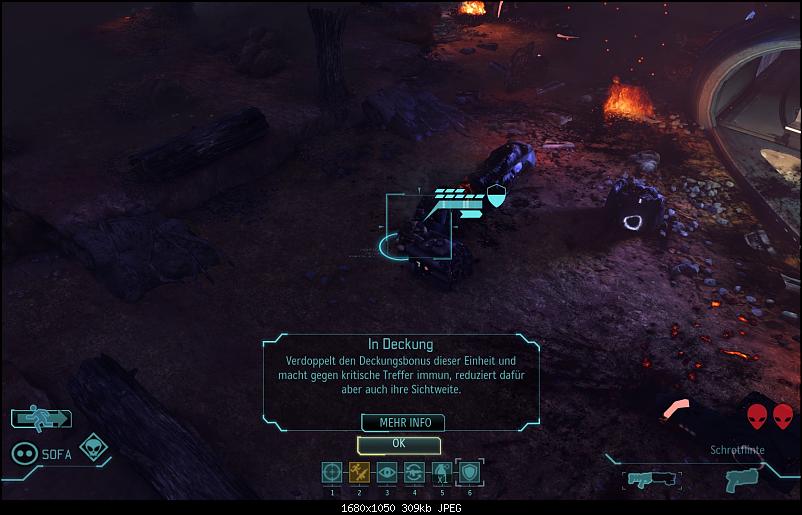Confirm the In Deckung dialog with OK

tap(398, 444)
